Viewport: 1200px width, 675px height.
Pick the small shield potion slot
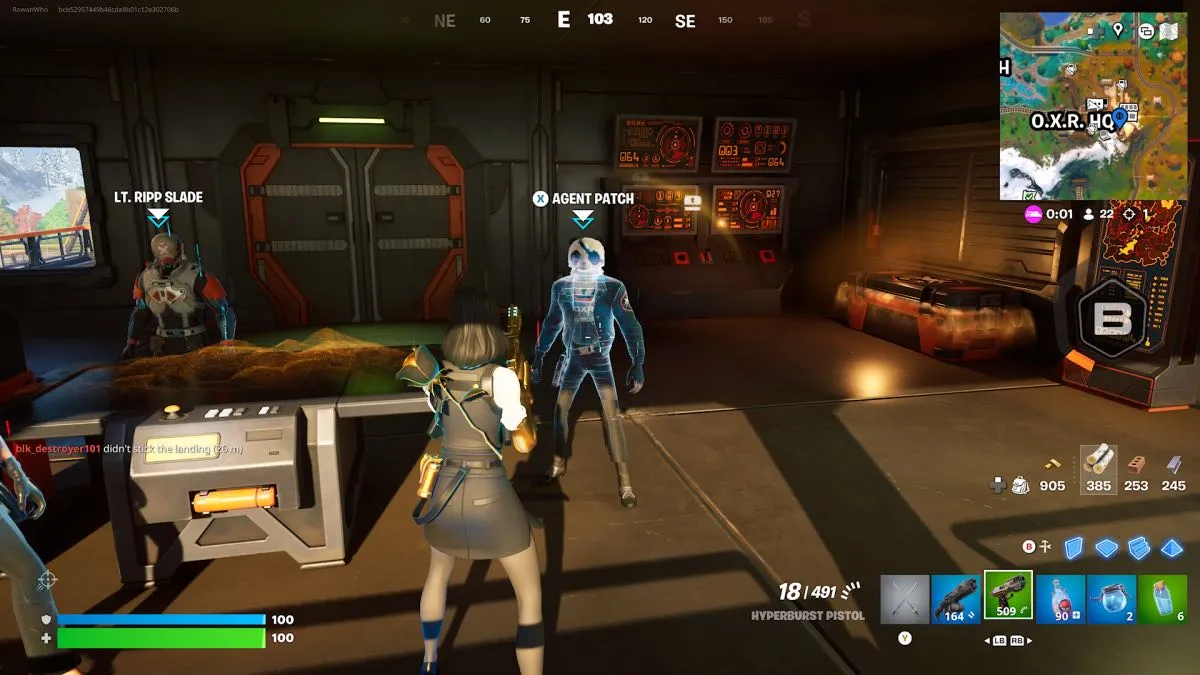(x=1164, y=597)
